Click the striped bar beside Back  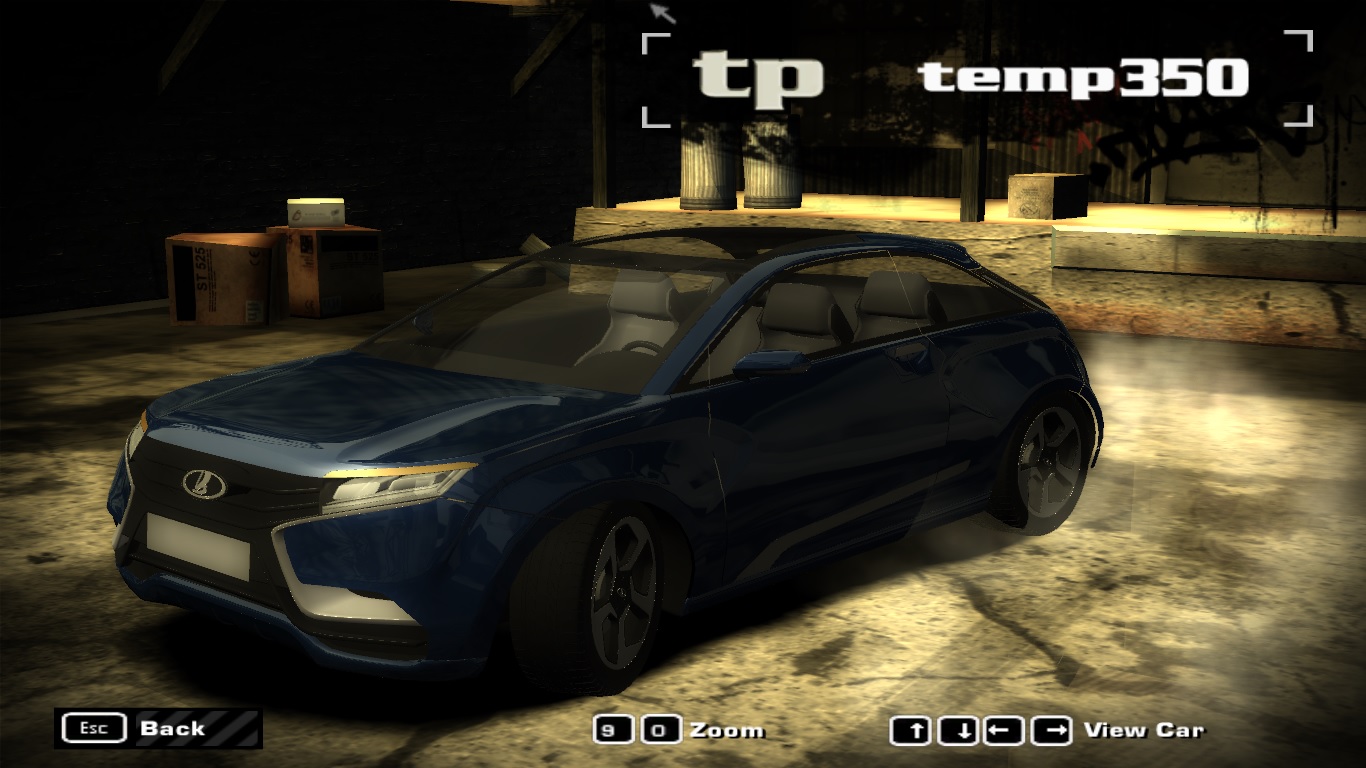click(236, 729)
